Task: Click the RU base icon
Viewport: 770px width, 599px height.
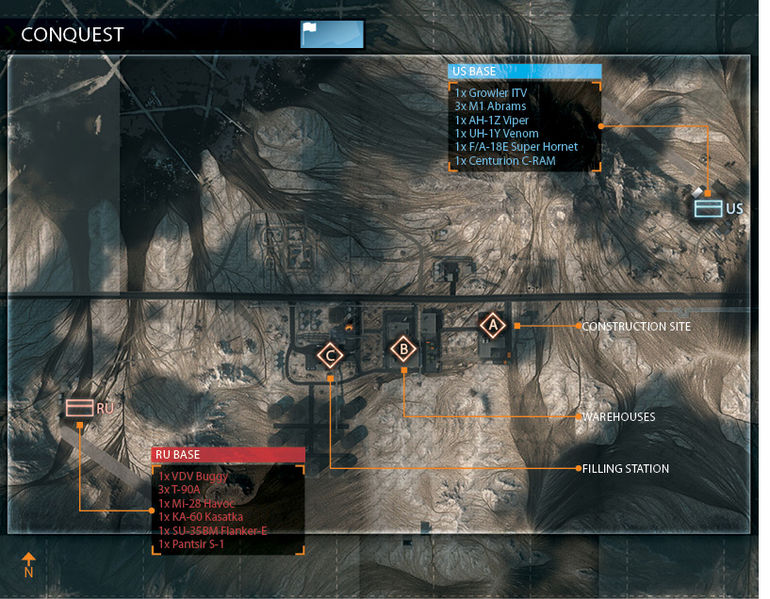Action: [x=79, y=407]
